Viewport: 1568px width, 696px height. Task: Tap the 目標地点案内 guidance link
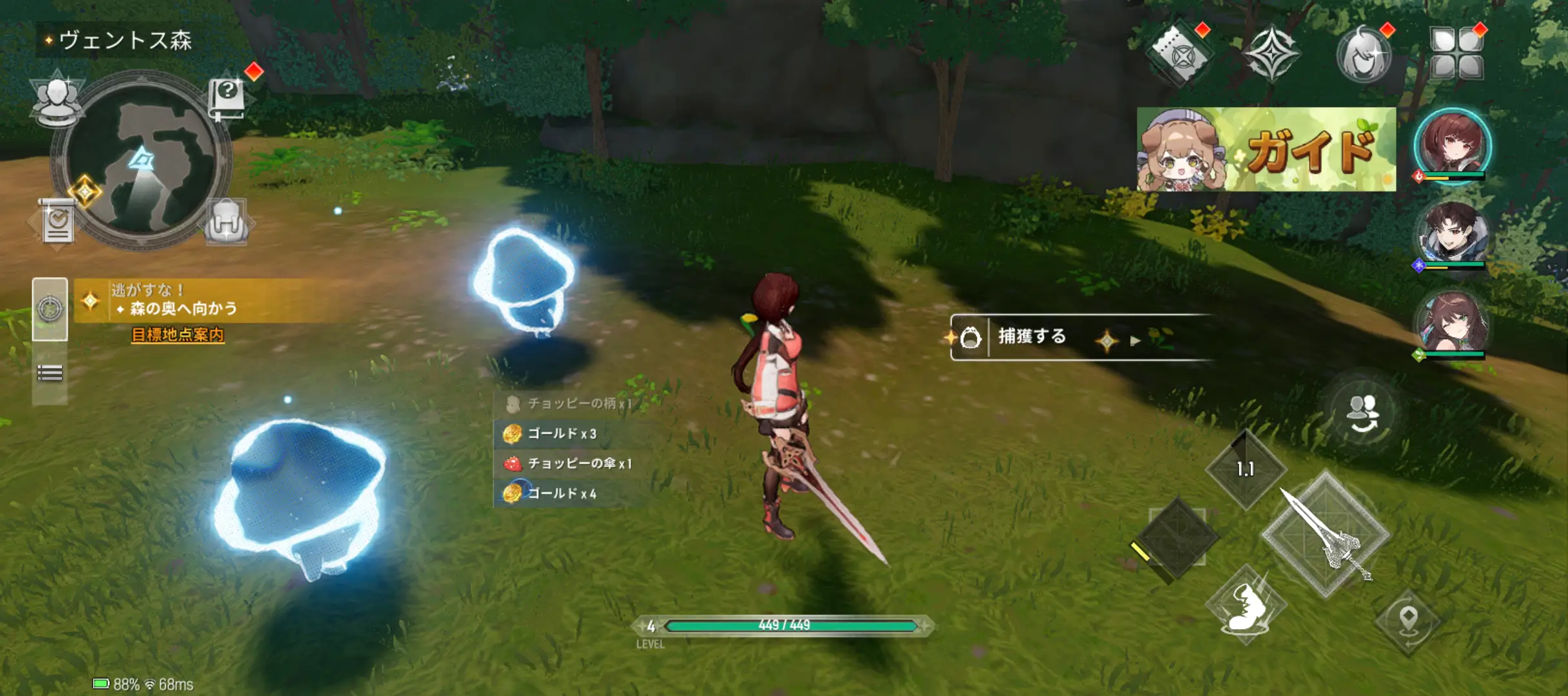[177, 335]
